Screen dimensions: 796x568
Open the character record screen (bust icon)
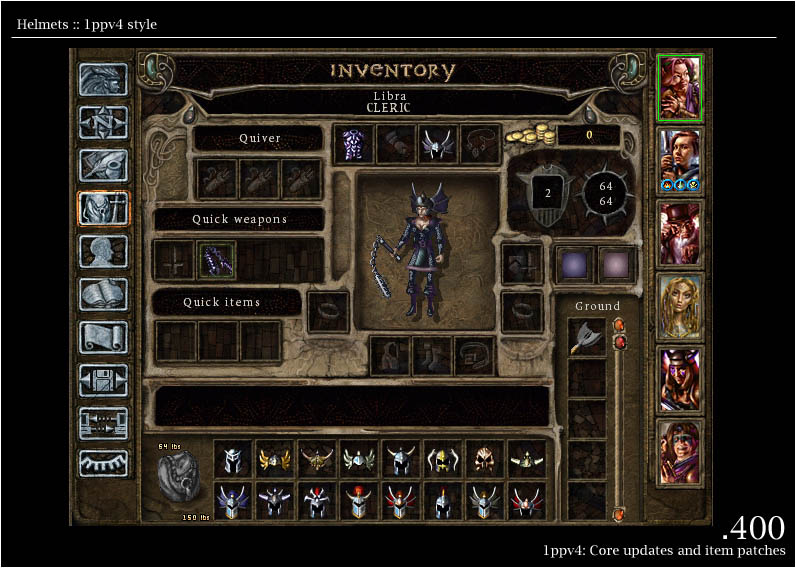(104, 251)
